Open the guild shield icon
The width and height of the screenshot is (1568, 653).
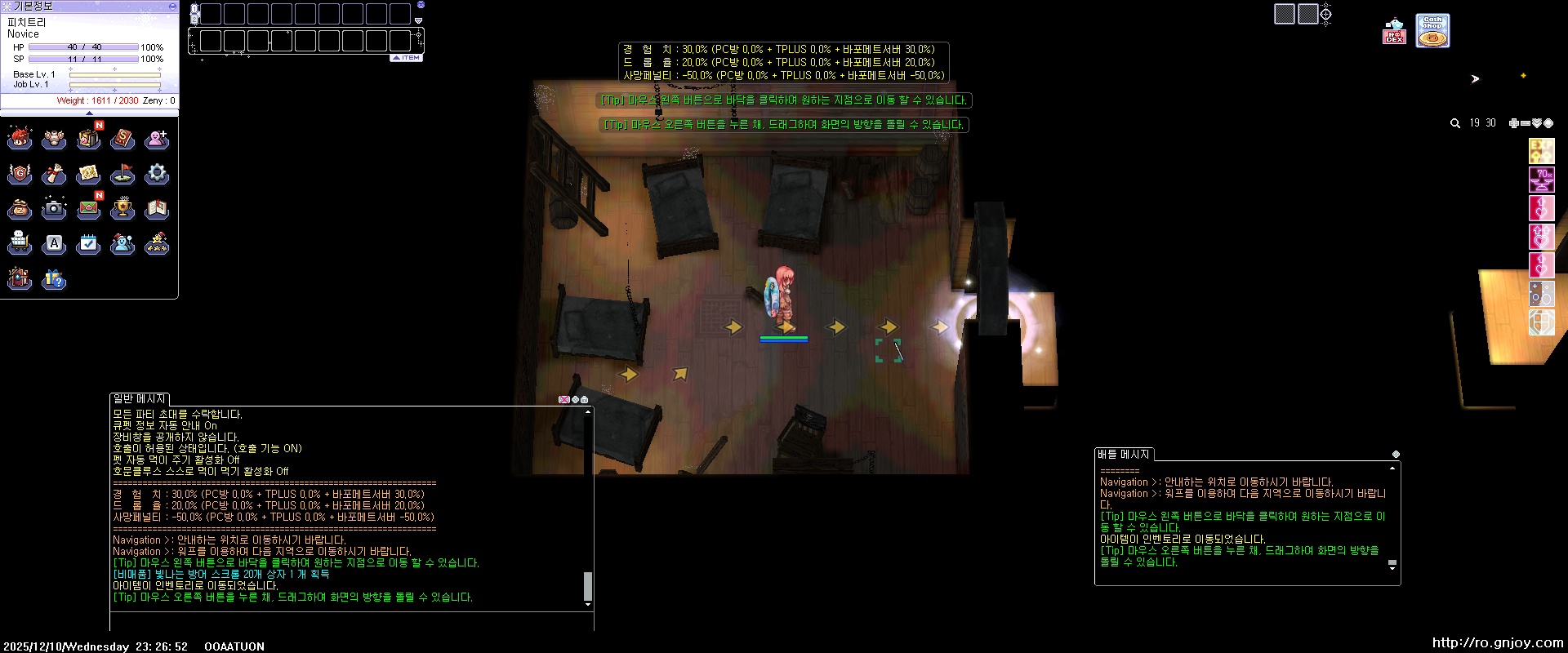coord(20,174)
